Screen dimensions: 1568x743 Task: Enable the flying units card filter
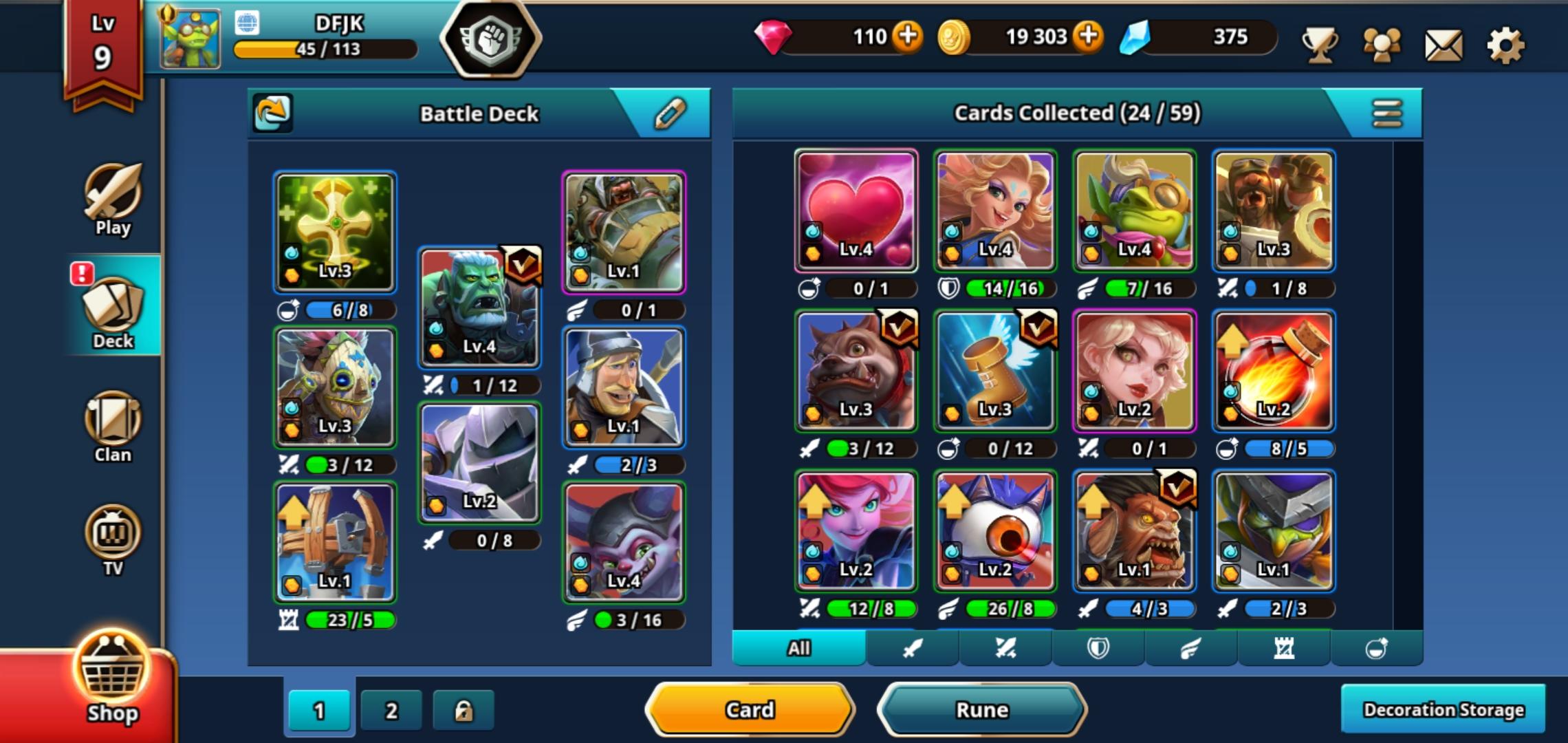[x=1191, y=647]
